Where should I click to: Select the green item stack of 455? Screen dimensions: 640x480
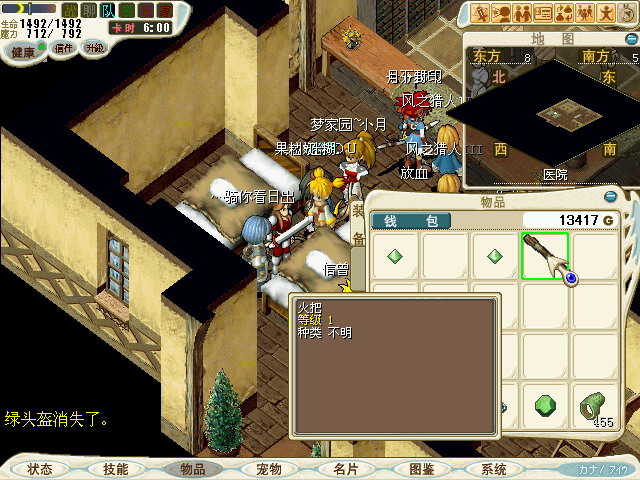(596, 406)
